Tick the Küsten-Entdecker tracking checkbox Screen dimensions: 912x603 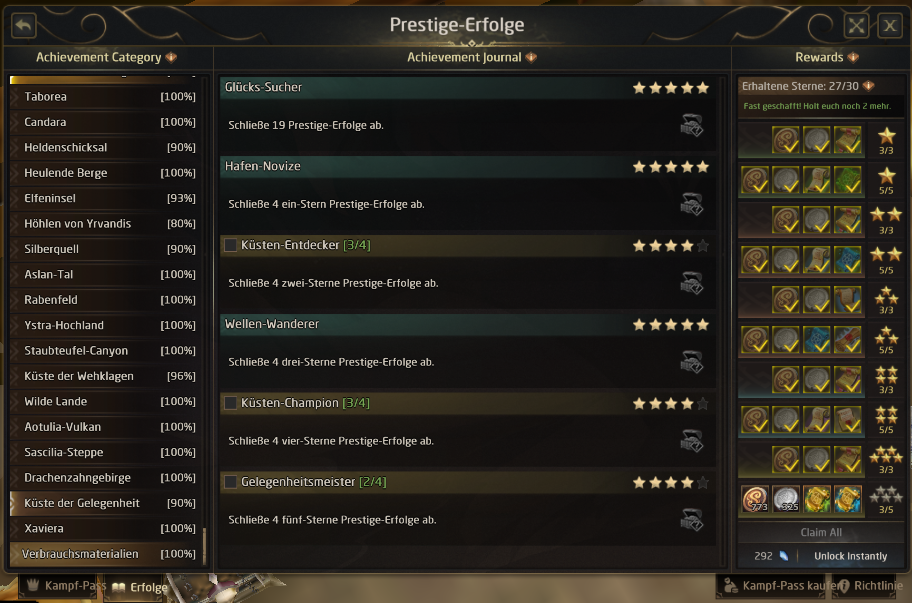tap(231, 245)
